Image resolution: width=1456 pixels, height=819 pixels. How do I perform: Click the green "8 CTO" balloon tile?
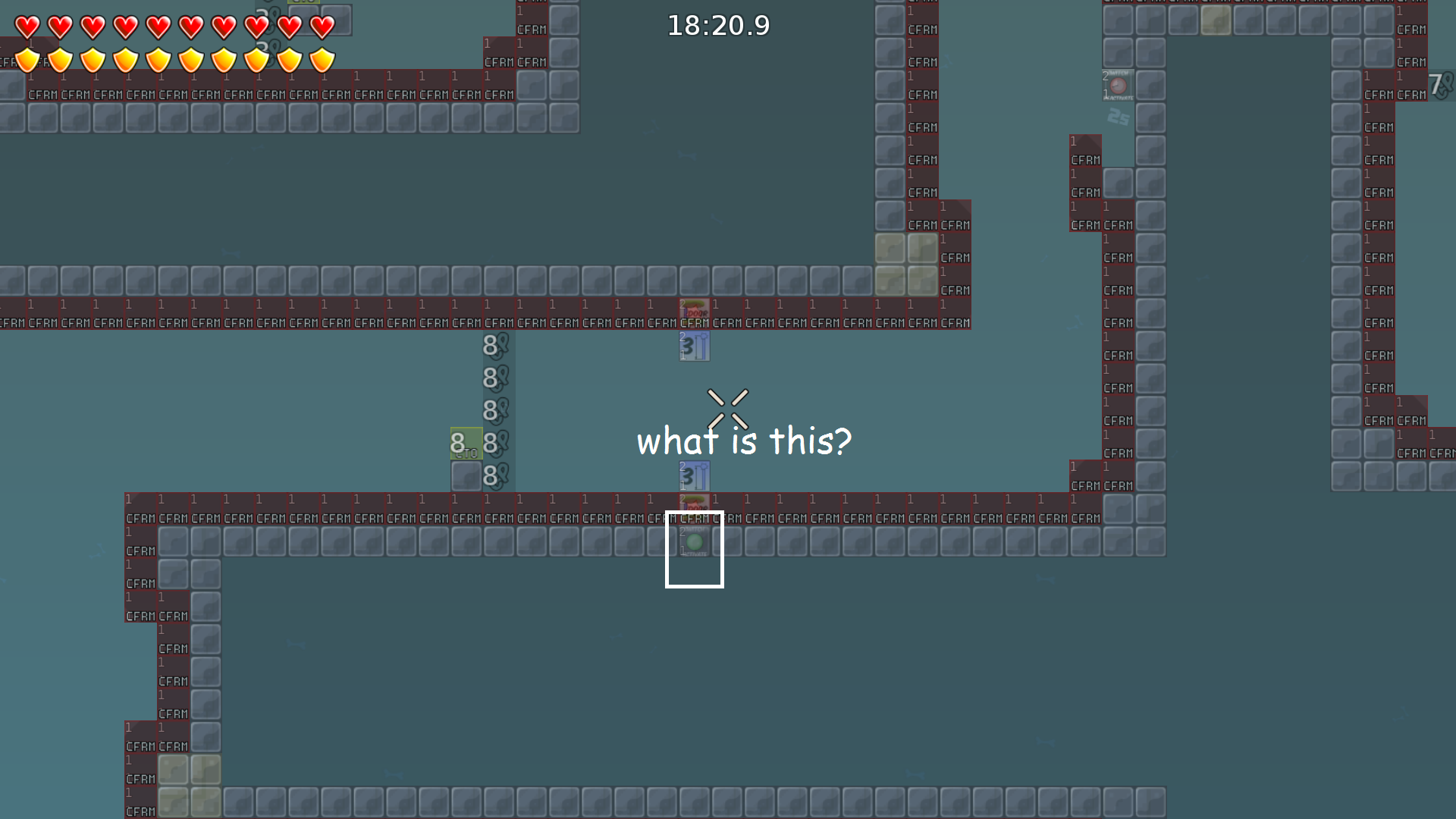pos(465,444)
